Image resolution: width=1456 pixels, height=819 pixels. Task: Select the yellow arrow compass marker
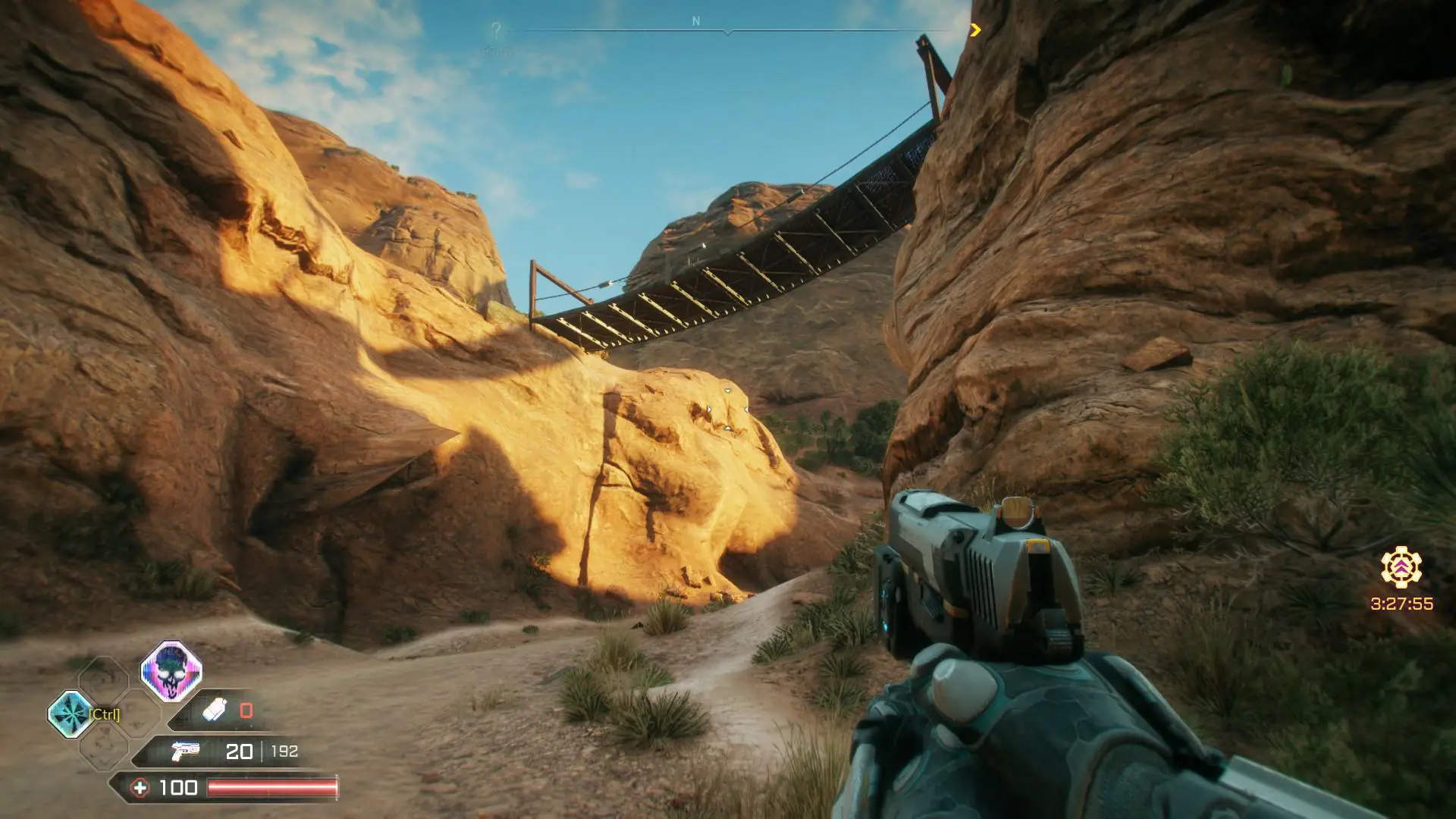tap(975, 30)
